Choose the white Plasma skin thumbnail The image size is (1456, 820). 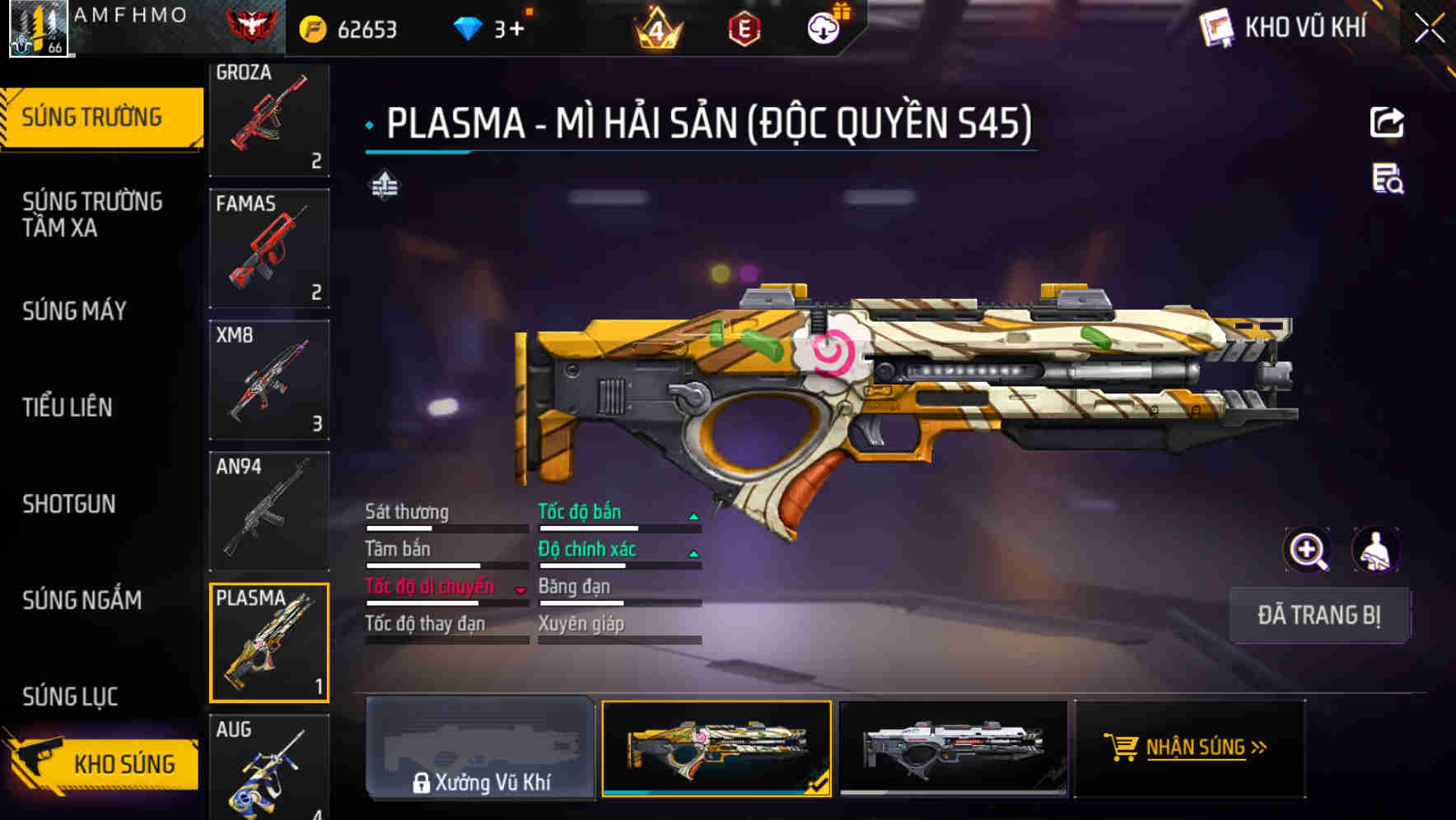[x=953, y=748]
